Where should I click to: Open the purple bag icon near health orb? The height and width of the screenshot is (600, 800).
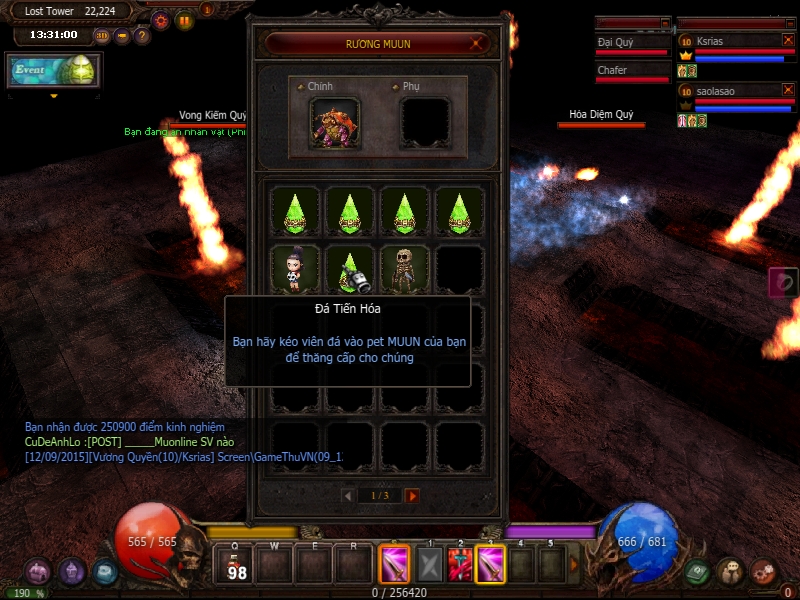click(38, 571)
